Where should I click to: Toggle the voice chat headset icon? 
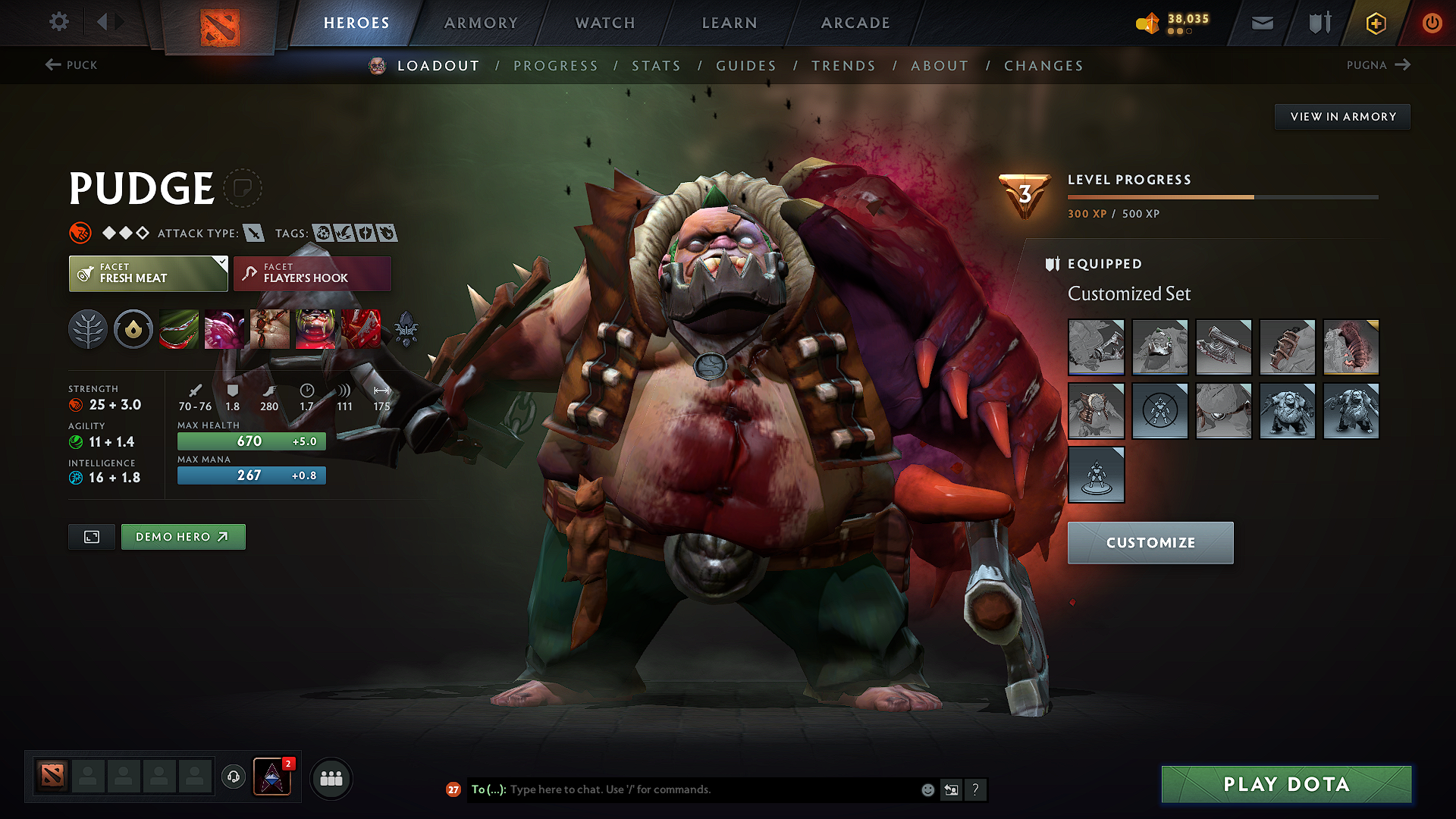pyautogui.click(x=233, y=777)
